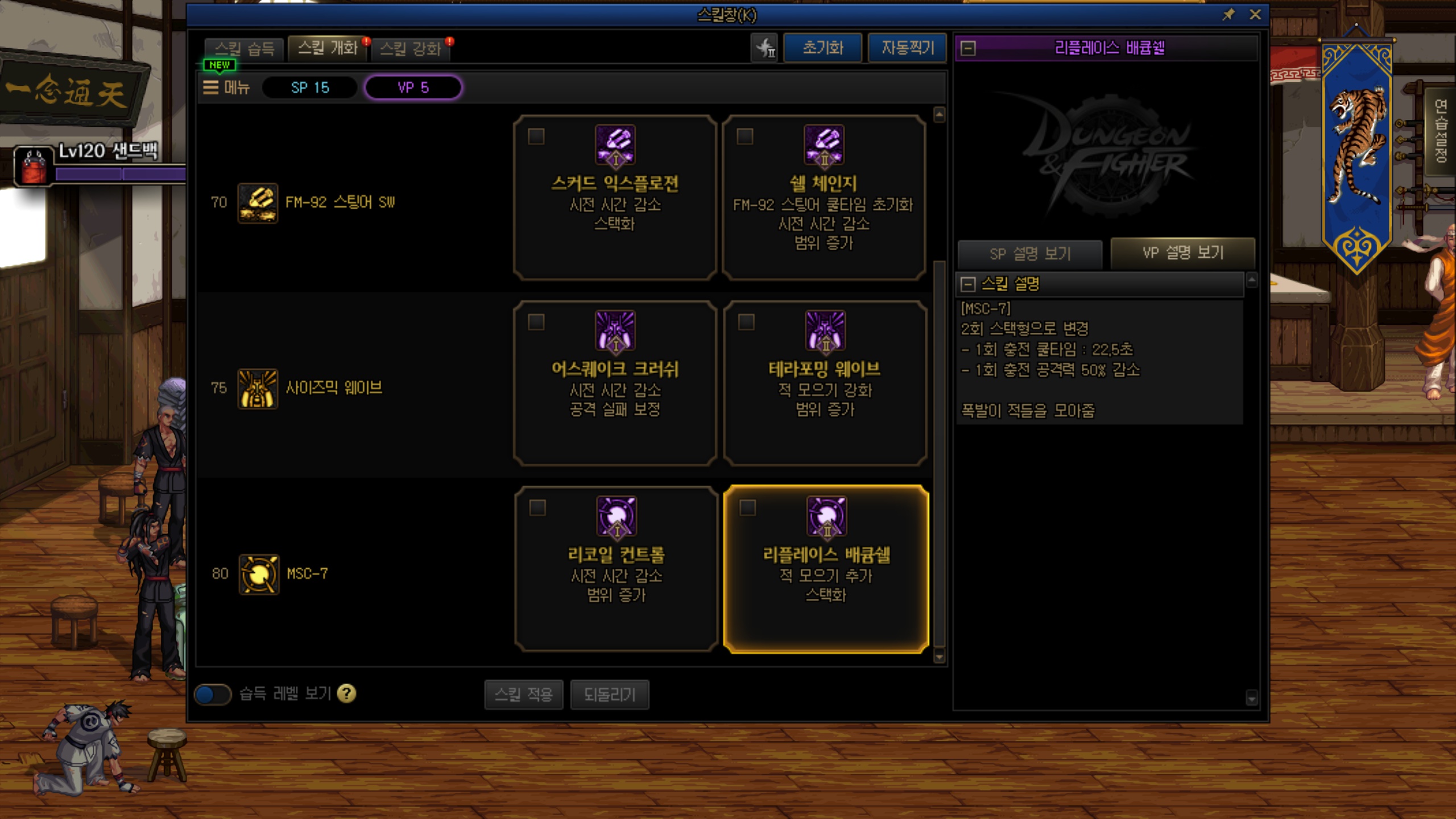Show the SP 설명 보기 description
The width and height of the screenshot is (1456, 819).
pos(1029,254)
